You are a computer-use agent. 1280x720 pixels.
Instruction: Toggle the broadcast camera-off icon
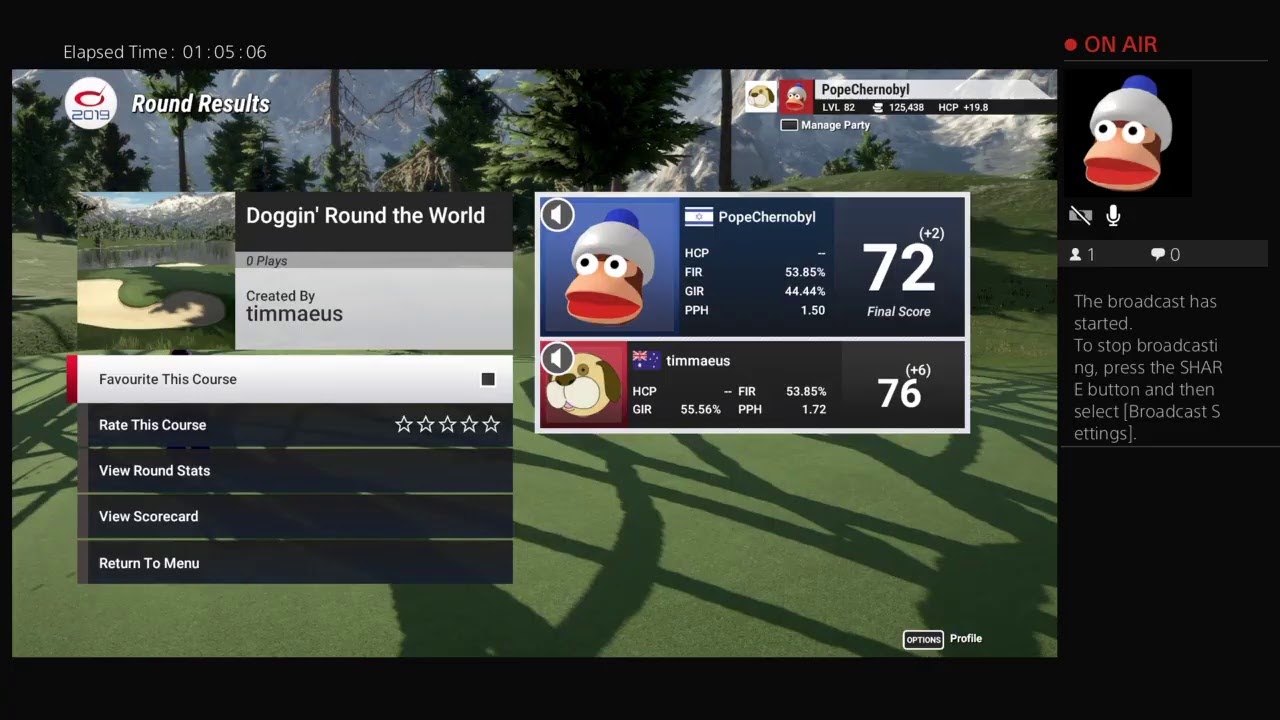(x=1080, y=215)
